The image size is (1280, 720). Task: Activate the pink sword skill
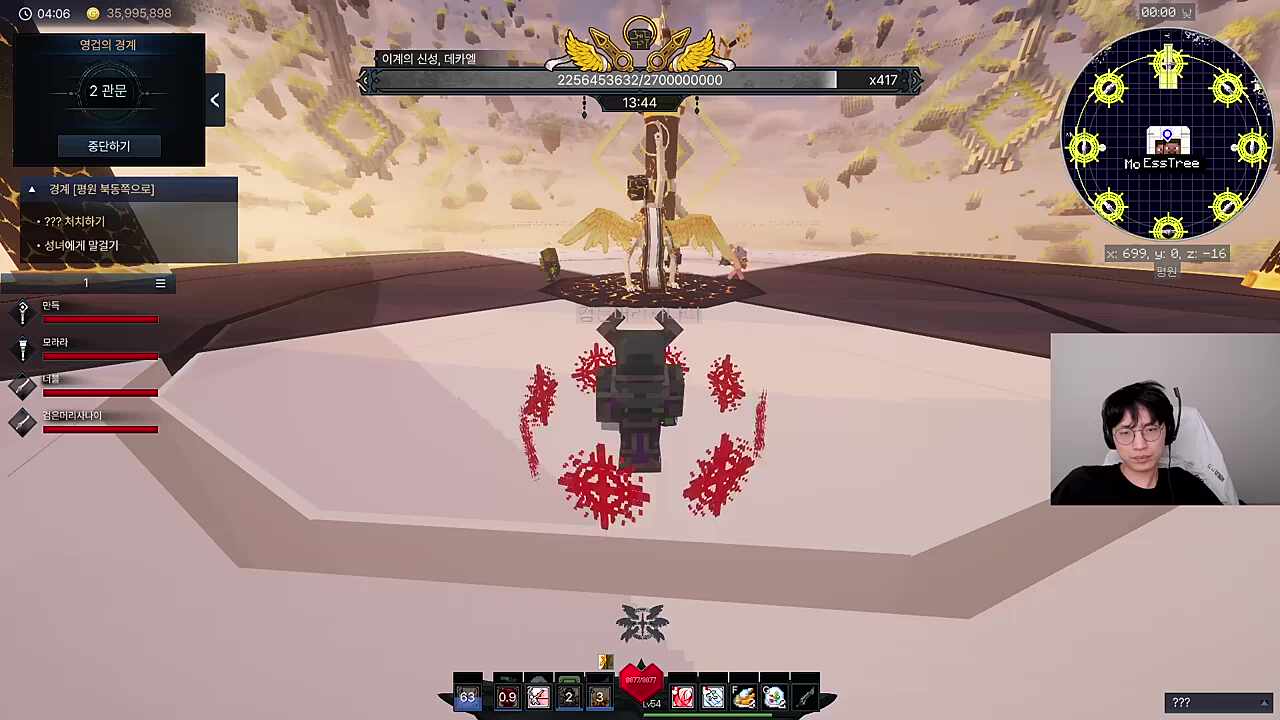pyautogui.click(x=538, y=697)
